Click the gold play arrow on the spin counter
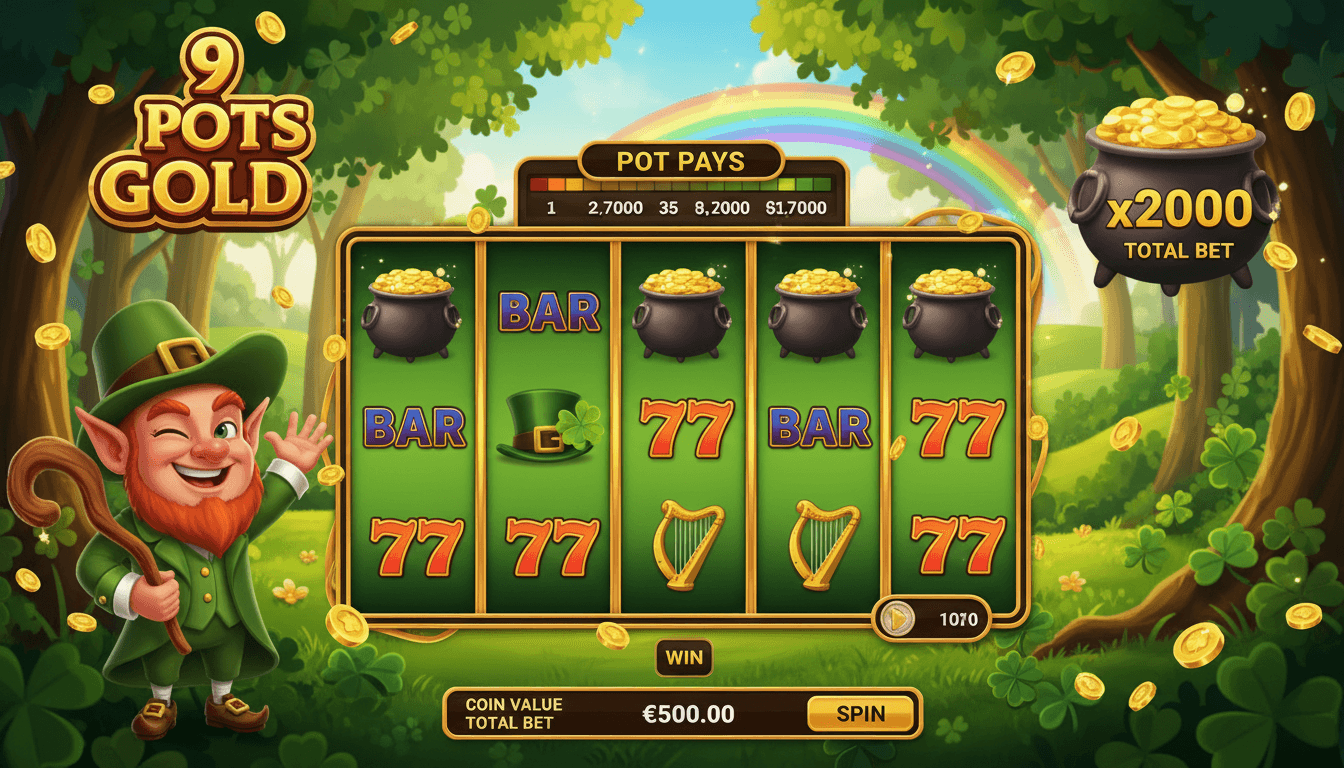This screenshot has height=768, width=1344. click(898, 618)
